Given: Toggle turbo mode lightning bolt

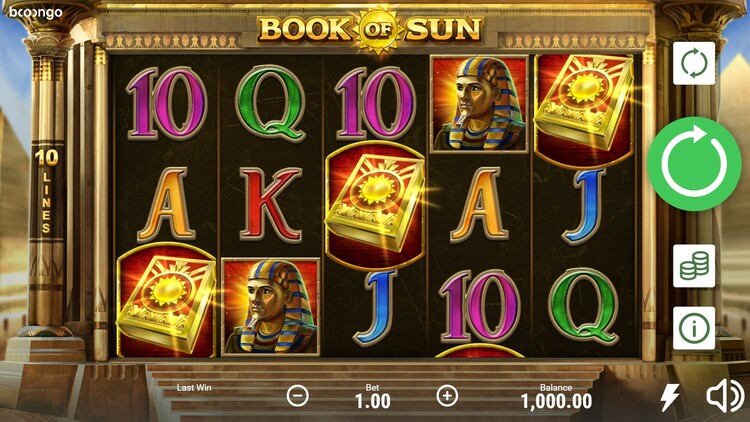Looking at the screenshot, I should [x=670, y=397].
